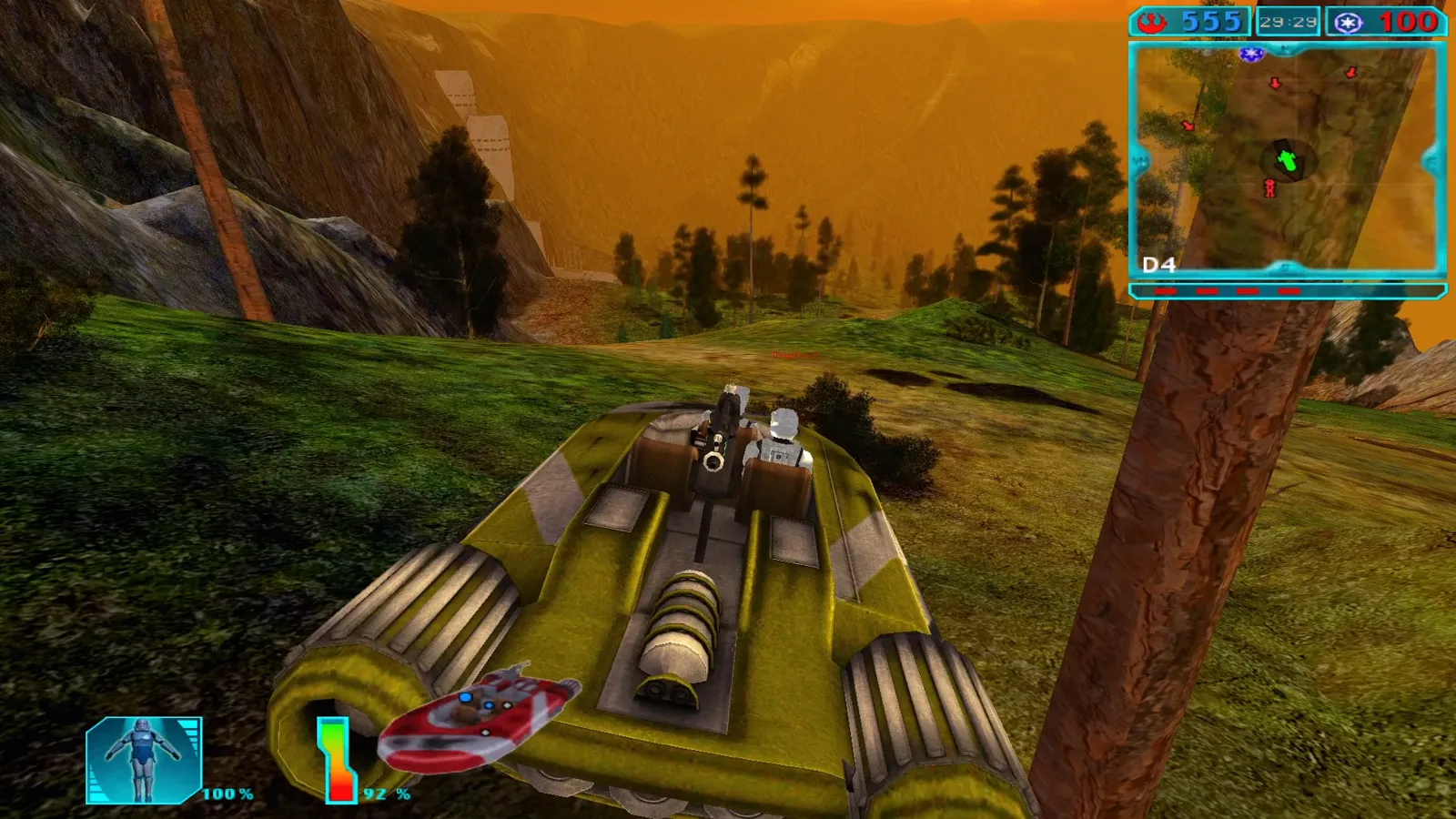Click the Imperial command post marker on minimap
This screenshot has height=819, width=1456.
click(x=1251, y=55)
